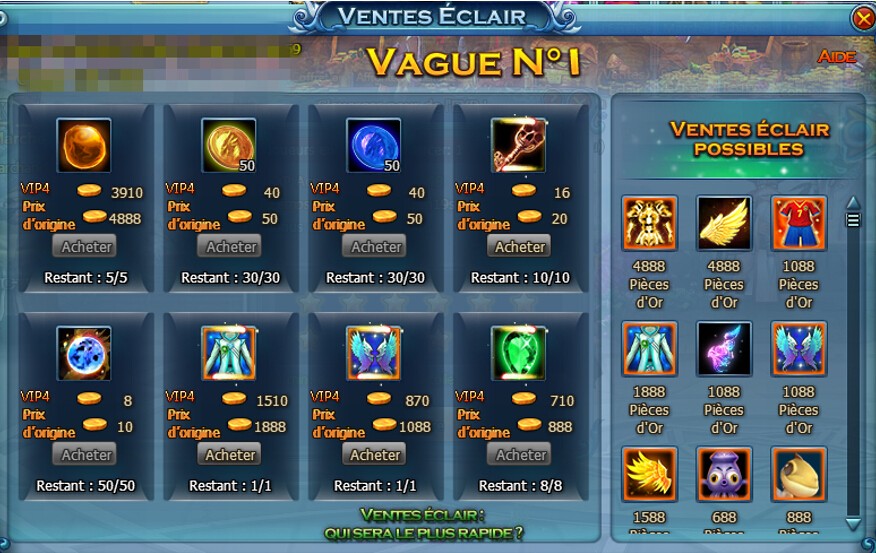The width and height of the screenshot is (876, 553).
Task: Purchase the teal robe costing 1510
Action: coord(231,454)
